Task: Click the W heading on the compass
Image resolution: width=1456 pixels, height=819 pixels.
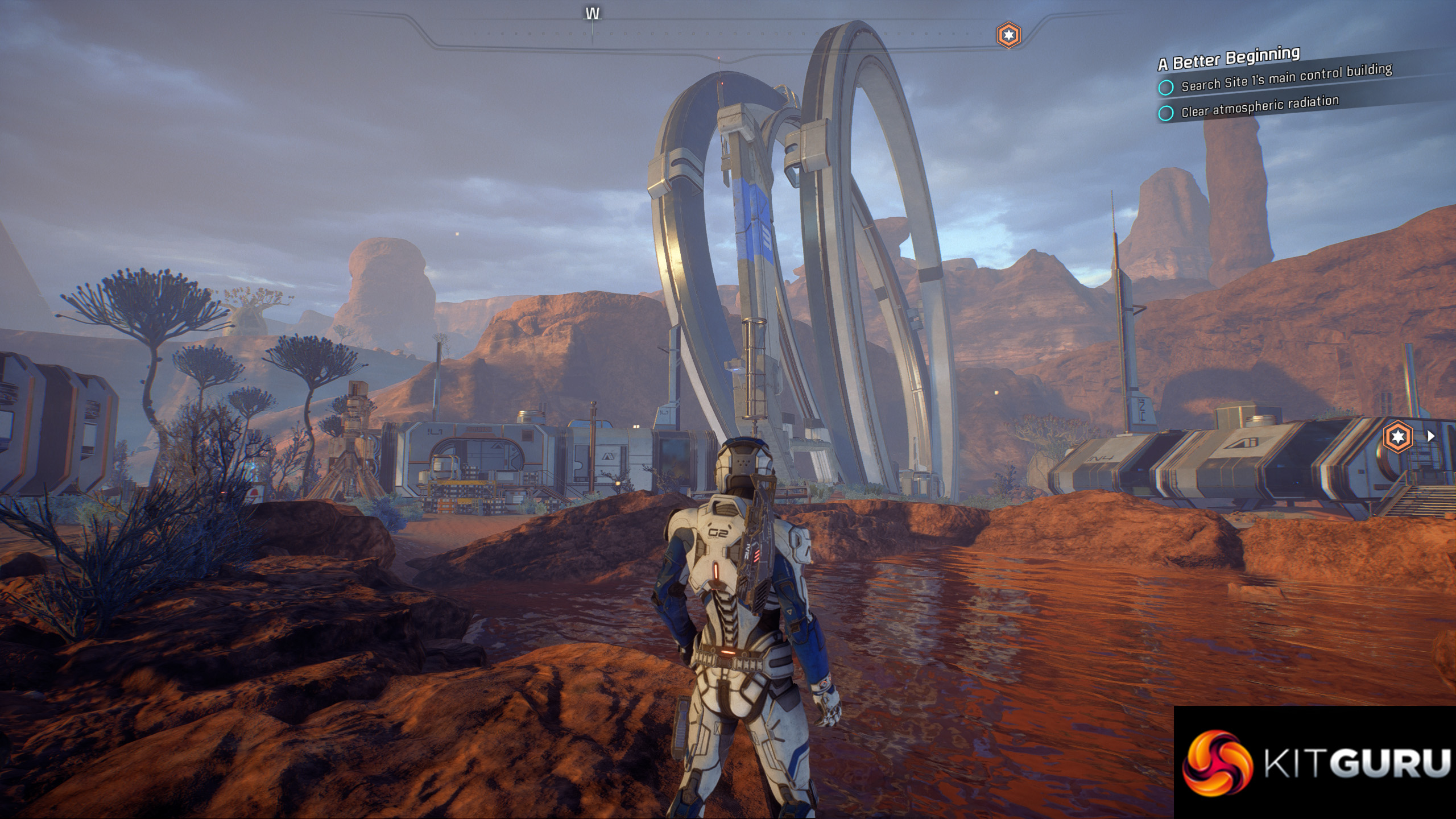Action: [593, 14]
